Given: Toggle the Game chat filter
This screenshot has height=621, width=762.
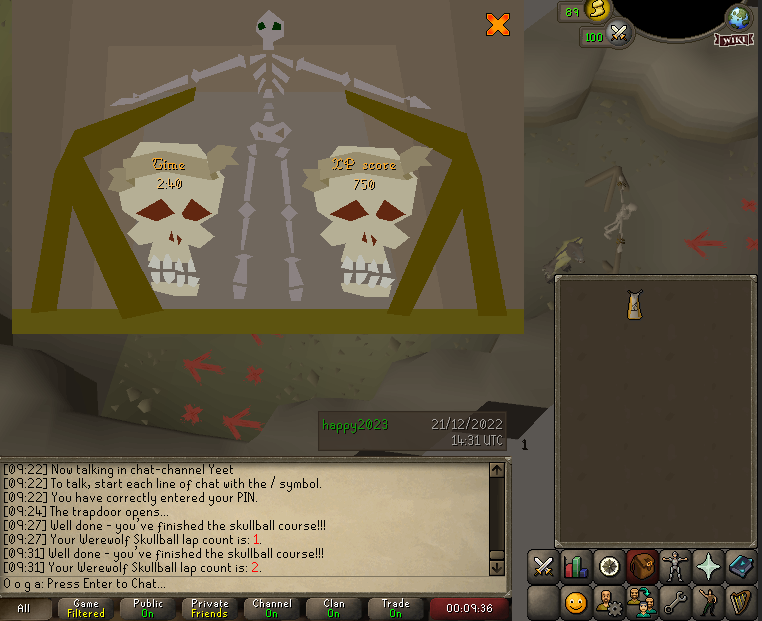Looking at the screenshot, I should (x=86, y=608).
